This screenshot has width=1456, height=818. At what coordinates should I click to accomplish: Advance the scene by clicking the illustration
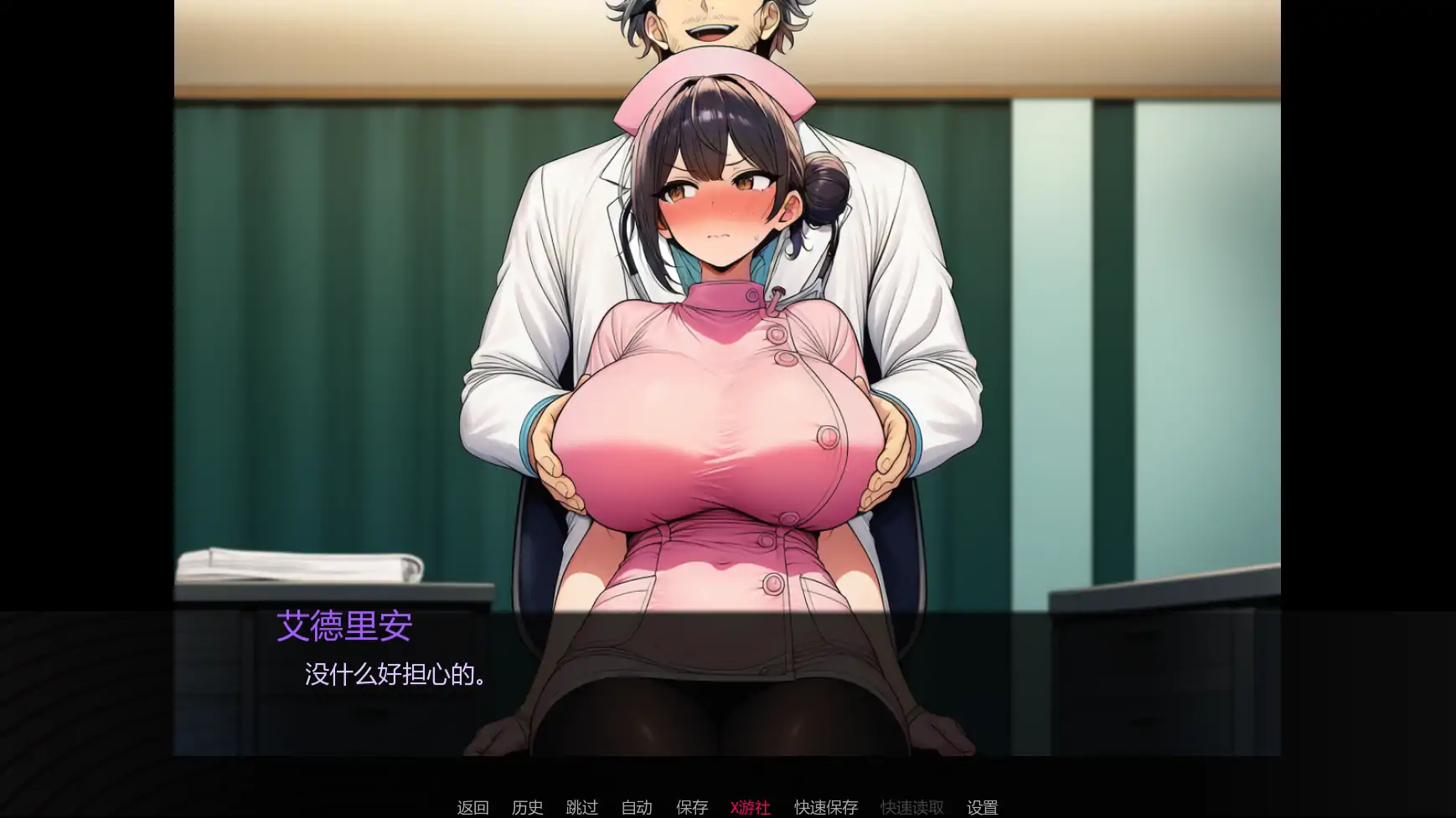point(729,335)
